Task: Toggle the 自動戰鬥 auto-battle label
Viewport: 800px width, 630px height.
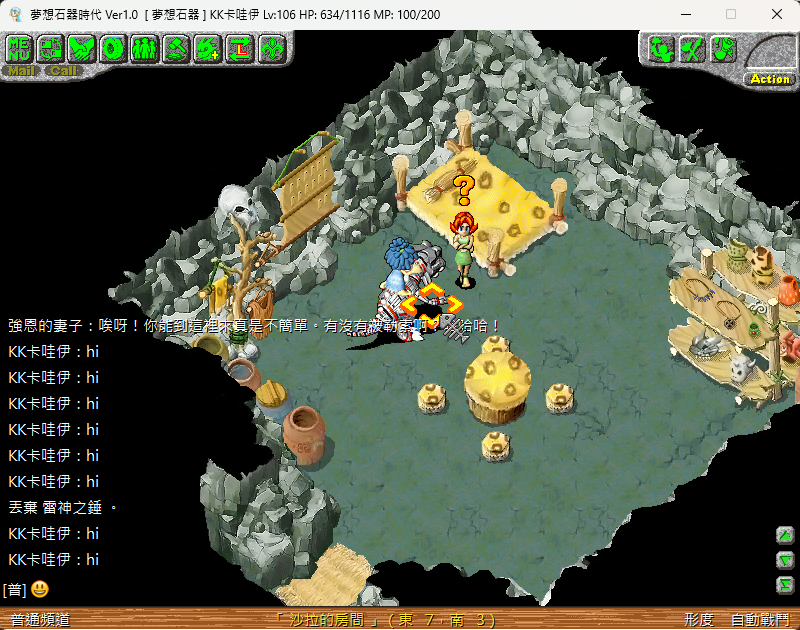Action: [x=761, y=620]
